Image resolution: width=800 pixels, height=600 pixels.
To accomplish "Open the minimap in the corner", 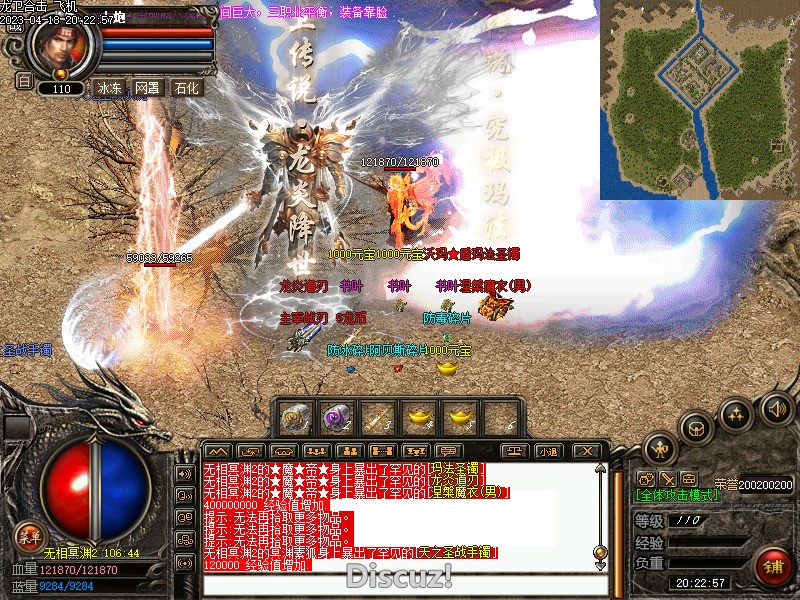I will 698,99.
